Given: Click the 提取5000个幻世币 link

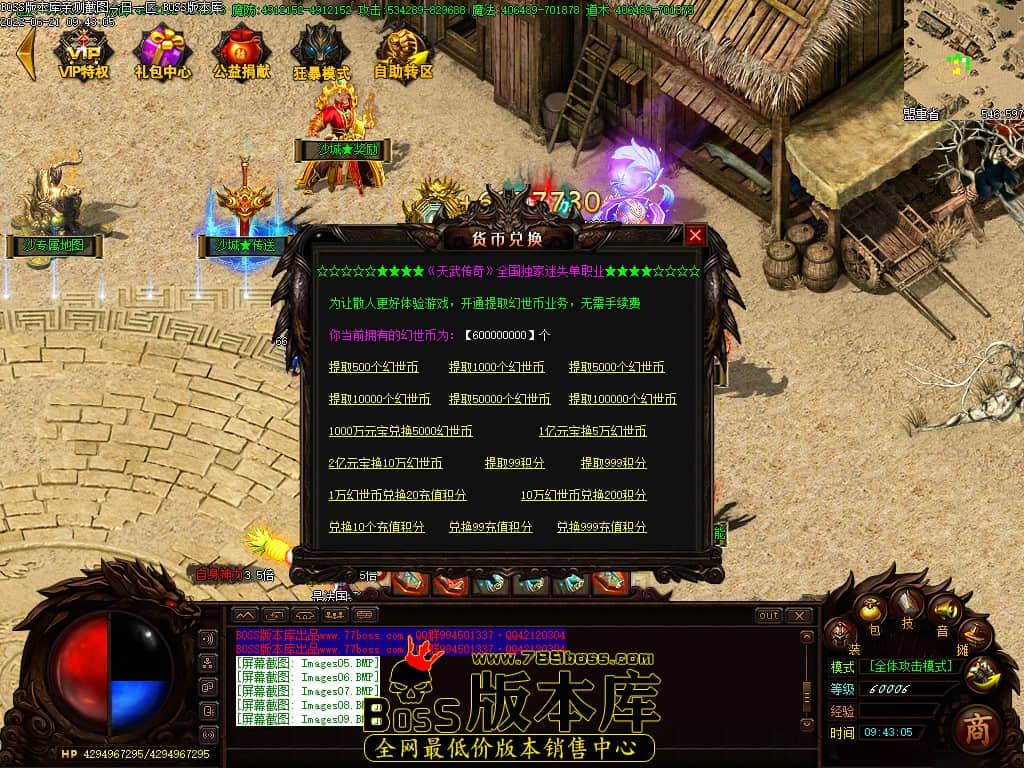Looking at the screenshot, I should [616, 367].
